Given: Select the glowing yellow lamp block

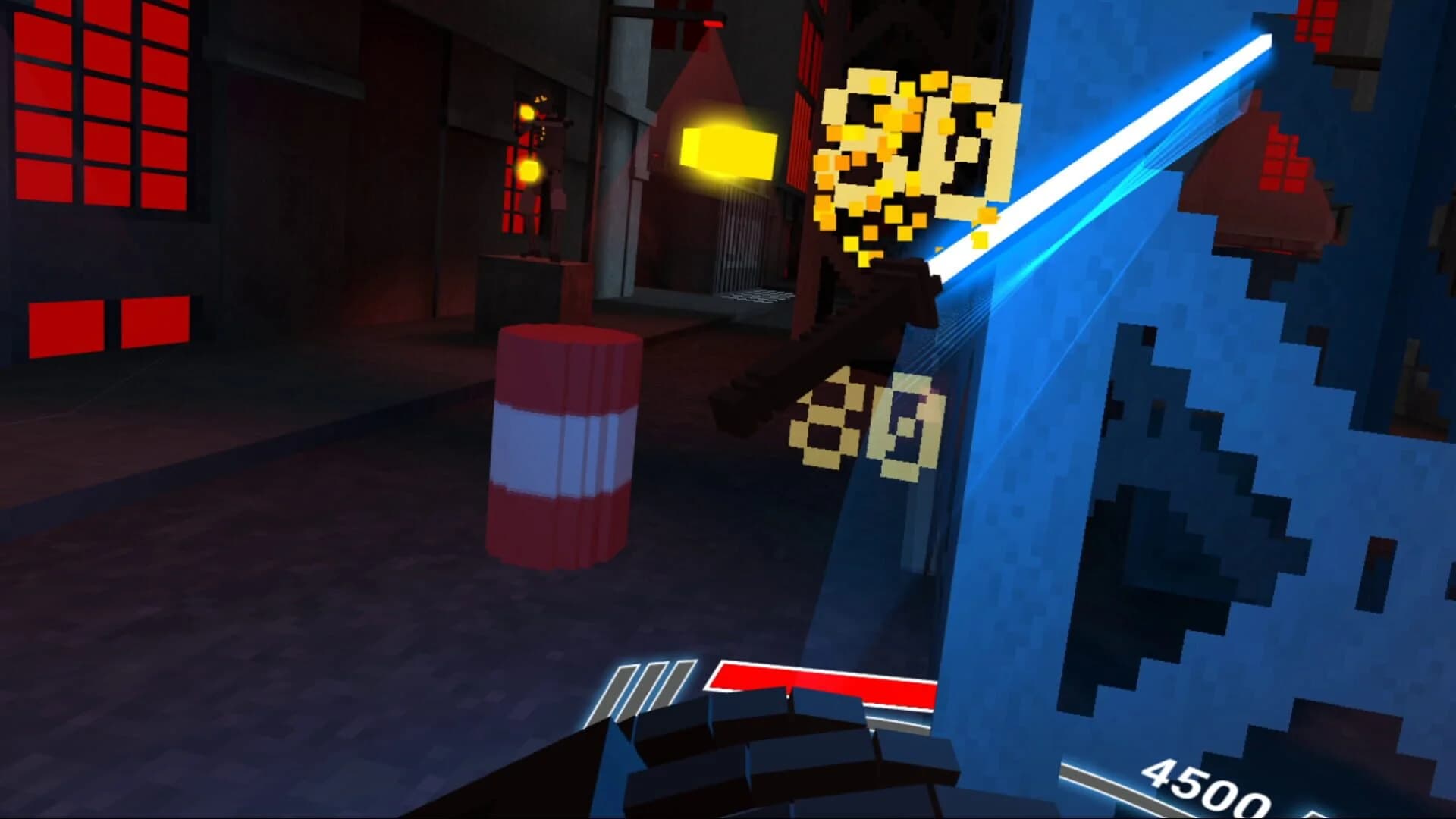Looking at the screenshot, I should [x=728, y=152].
